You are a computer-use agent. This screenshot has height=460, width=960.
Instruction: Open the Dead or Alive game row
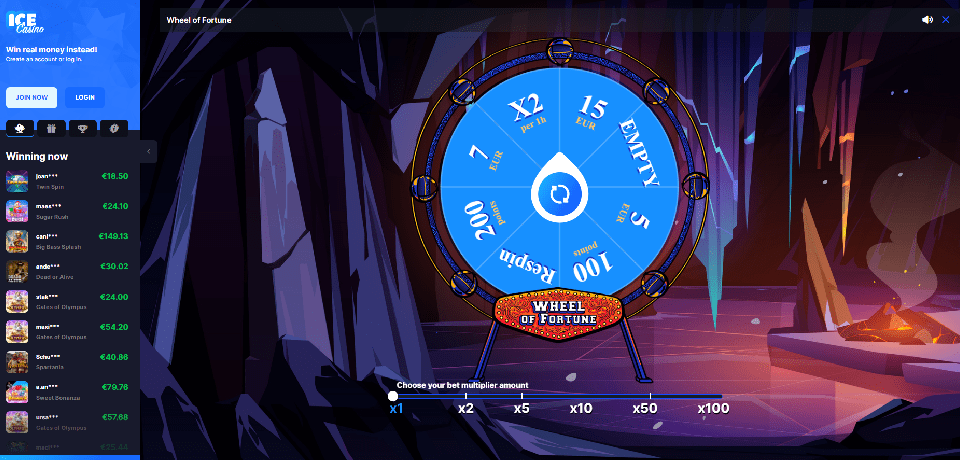pyautogui.click(x=68, y=270)
